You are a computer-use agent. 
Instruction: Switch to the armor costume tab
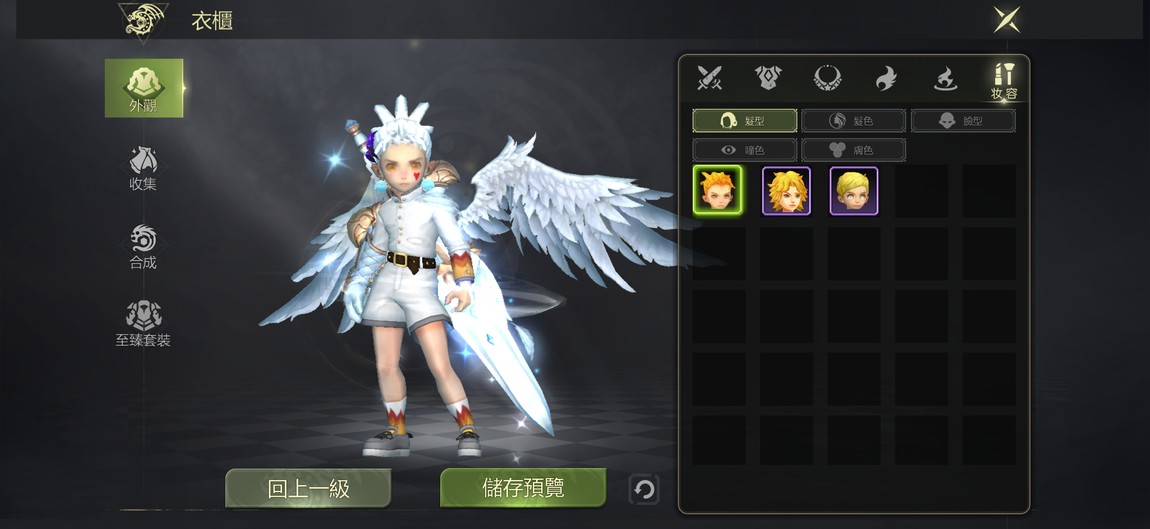point(768,78)
